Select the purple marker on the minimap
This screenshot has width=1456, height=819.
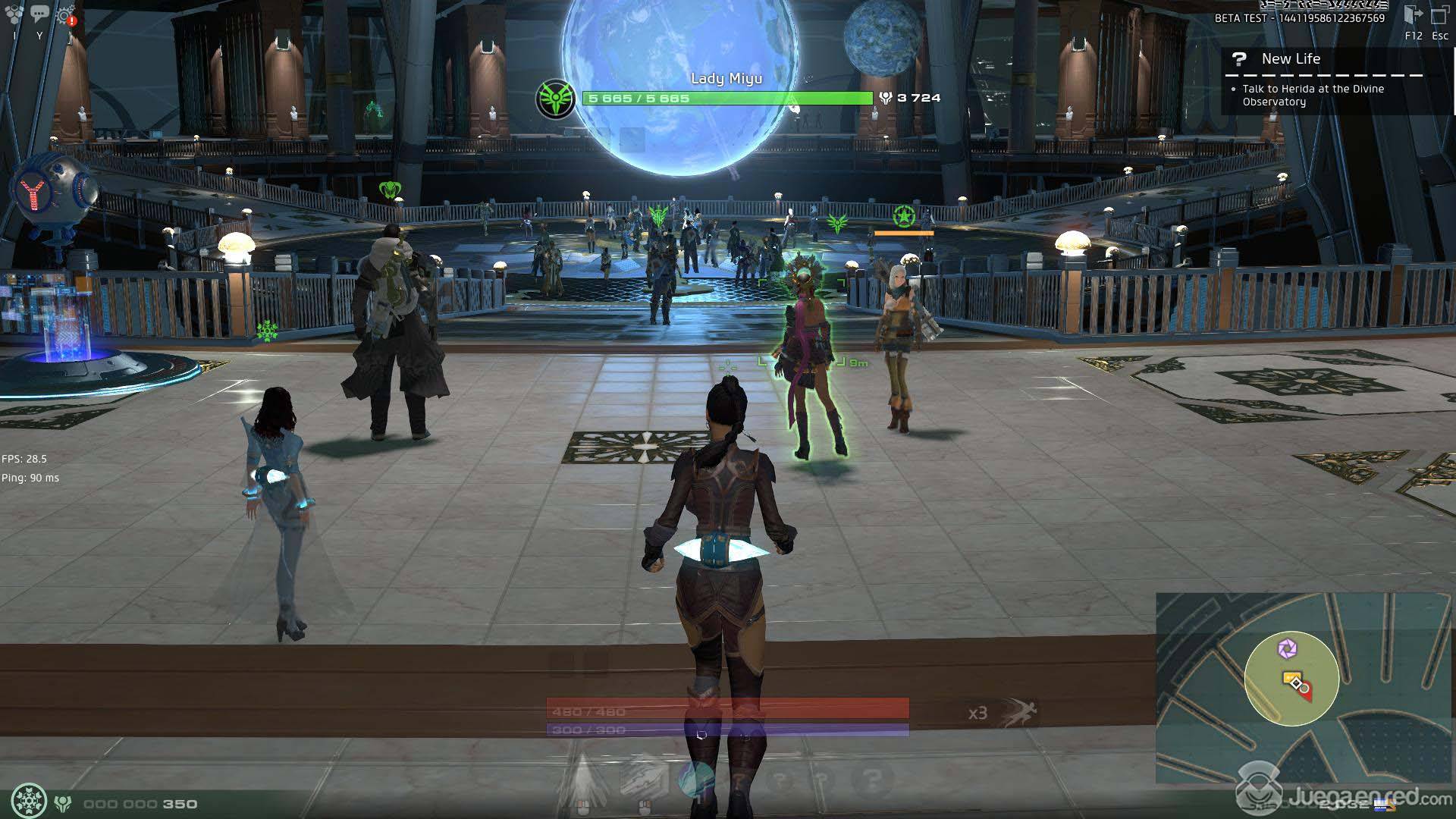(x=1287, y=648)
